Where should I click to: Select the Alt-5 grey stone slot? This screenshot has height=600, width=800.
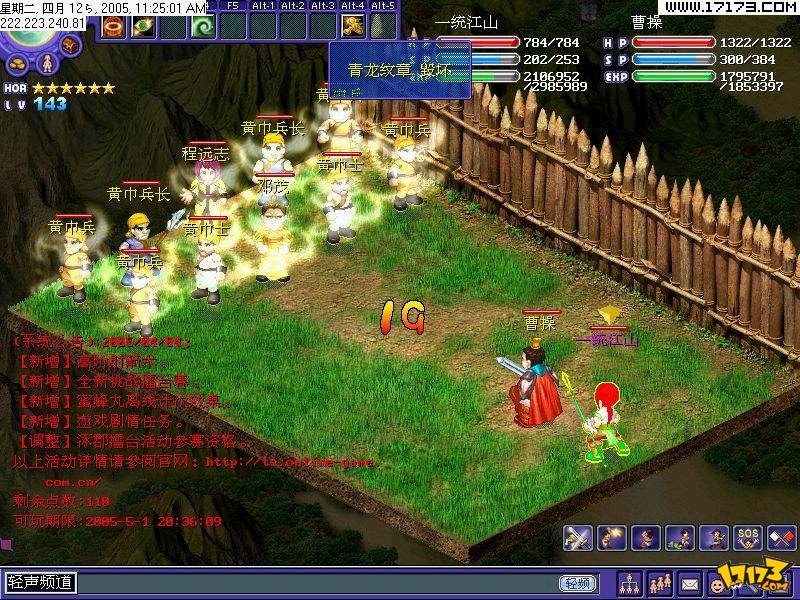pos(382,25)
